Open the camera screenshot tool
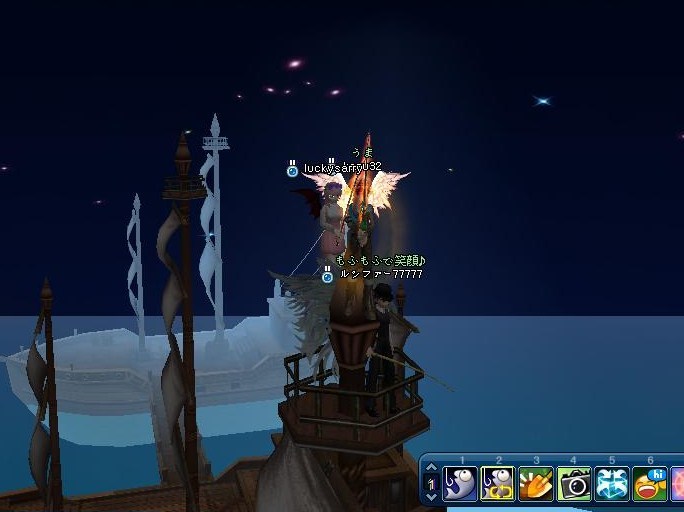 (574, 485)
